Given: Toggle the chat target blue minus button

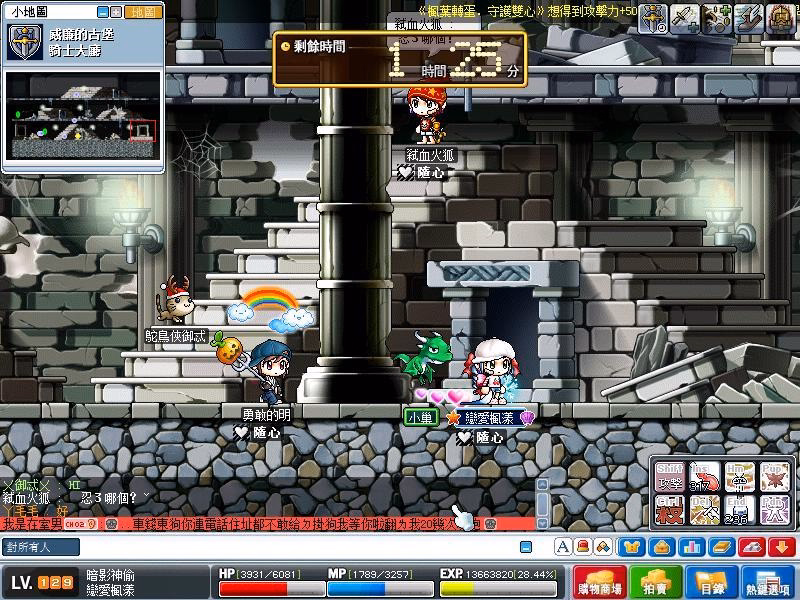Looking at the screenshot, I should 525,547.
